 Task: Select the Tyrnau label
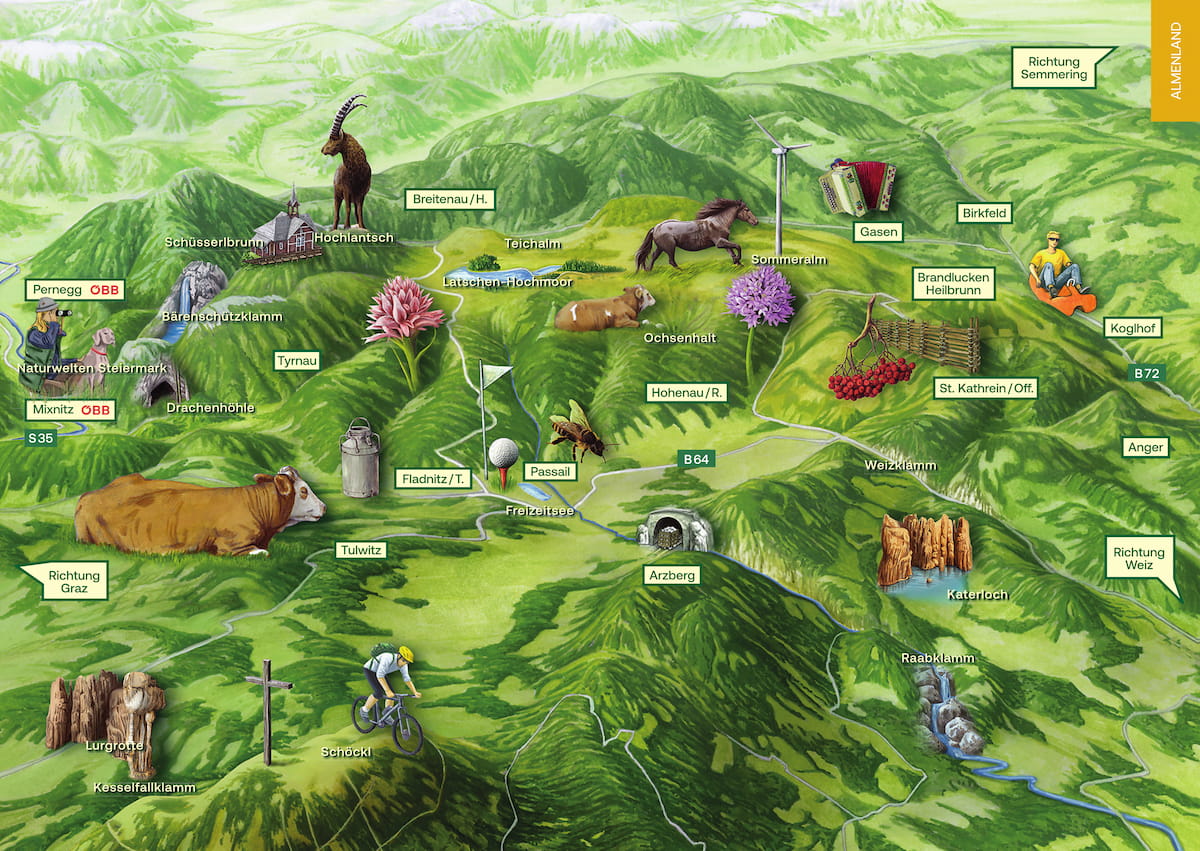(297, 360)
